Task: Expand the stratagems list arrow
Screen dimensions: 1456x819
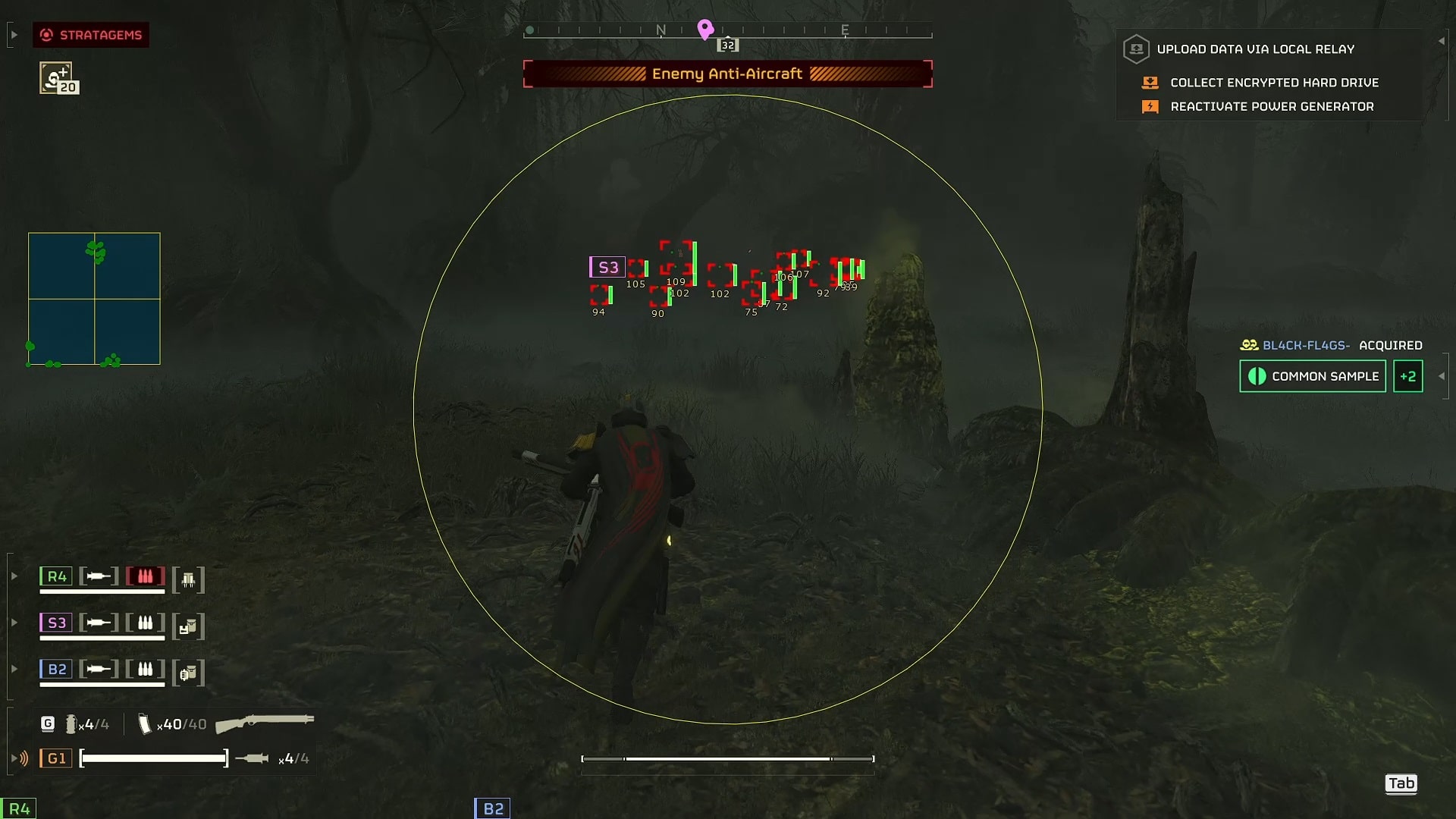Action: [x=14, y=35]
